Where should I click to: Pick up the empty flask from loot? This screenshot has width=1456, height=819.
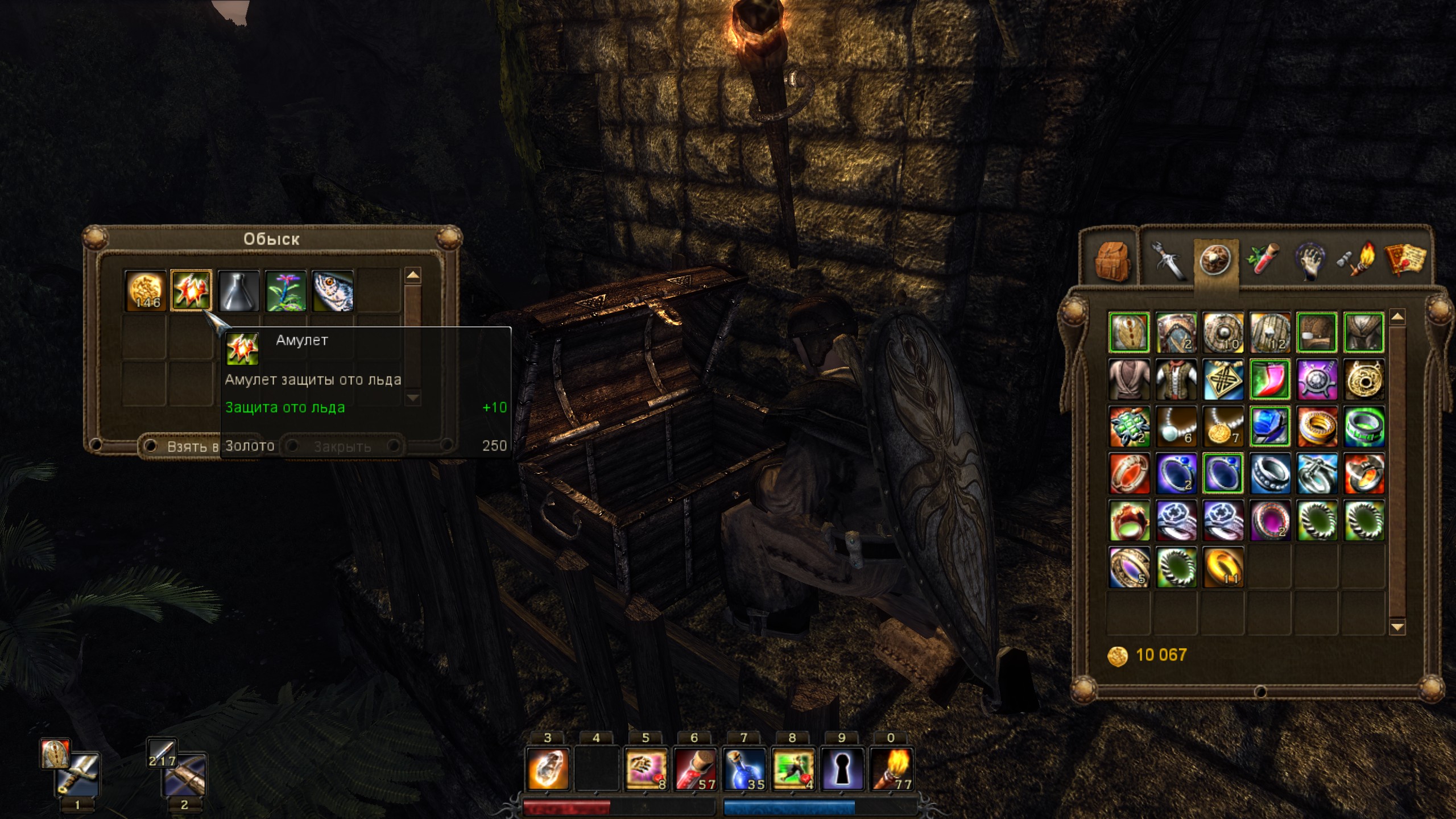pos(238,291)
